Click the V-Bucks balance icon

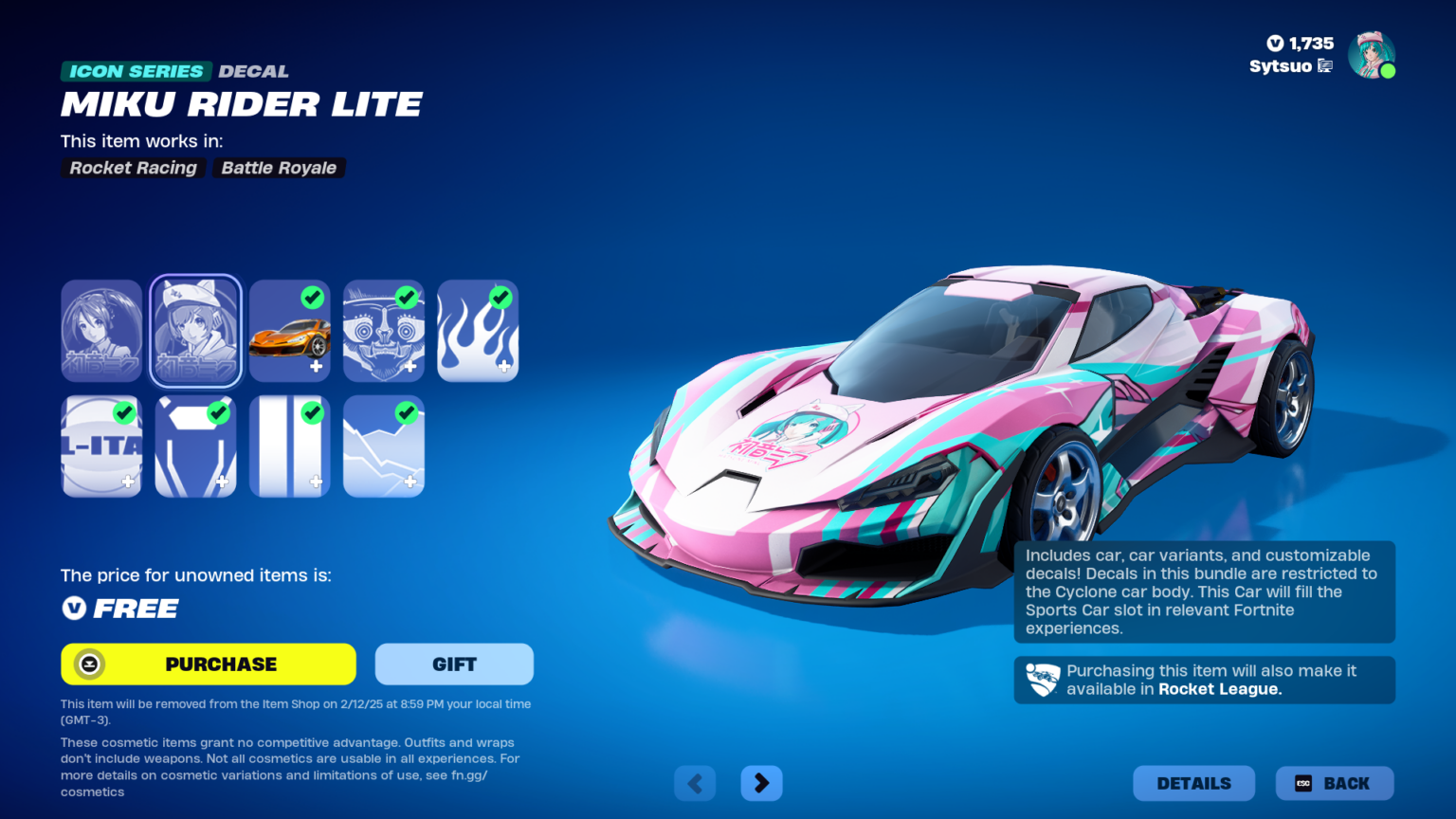pos(1276,43)
